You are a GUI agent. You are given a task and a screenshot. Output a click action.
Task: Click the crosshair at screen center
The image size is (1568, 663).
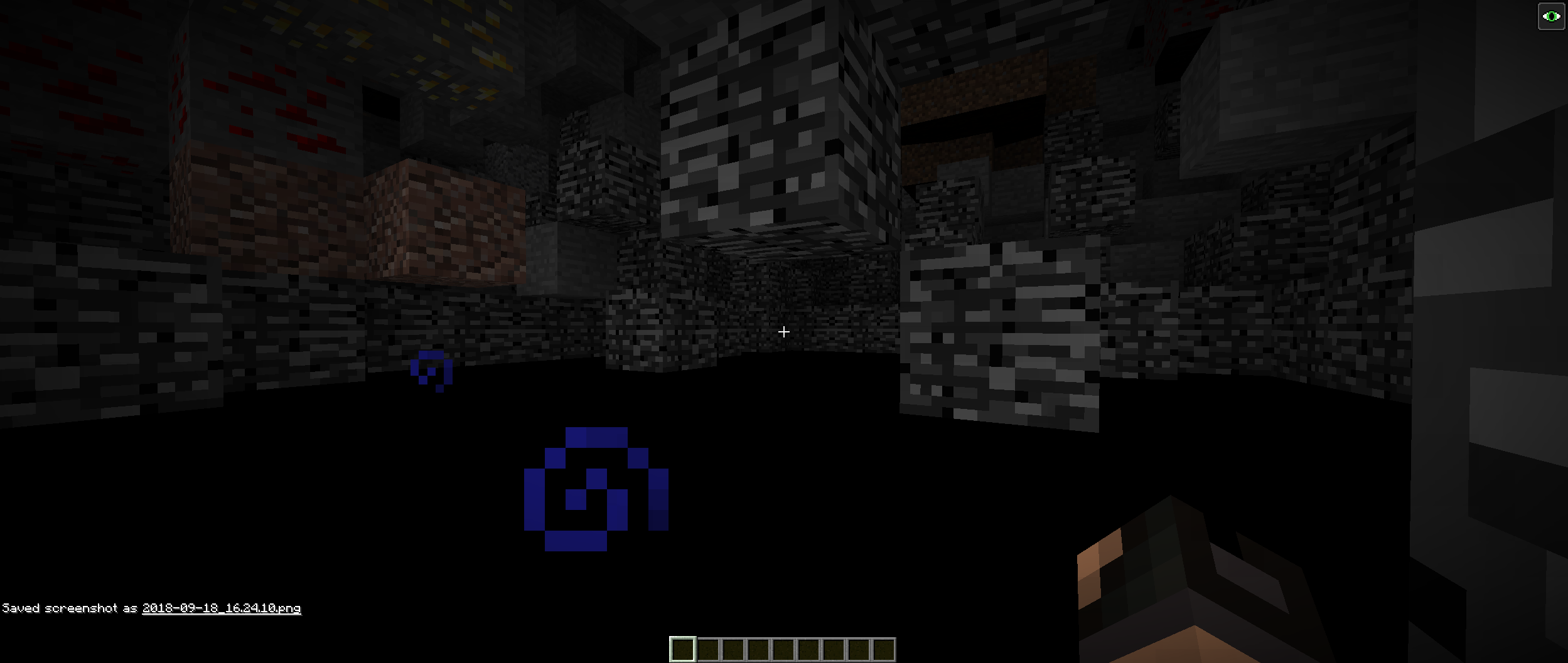coord(784,332)
